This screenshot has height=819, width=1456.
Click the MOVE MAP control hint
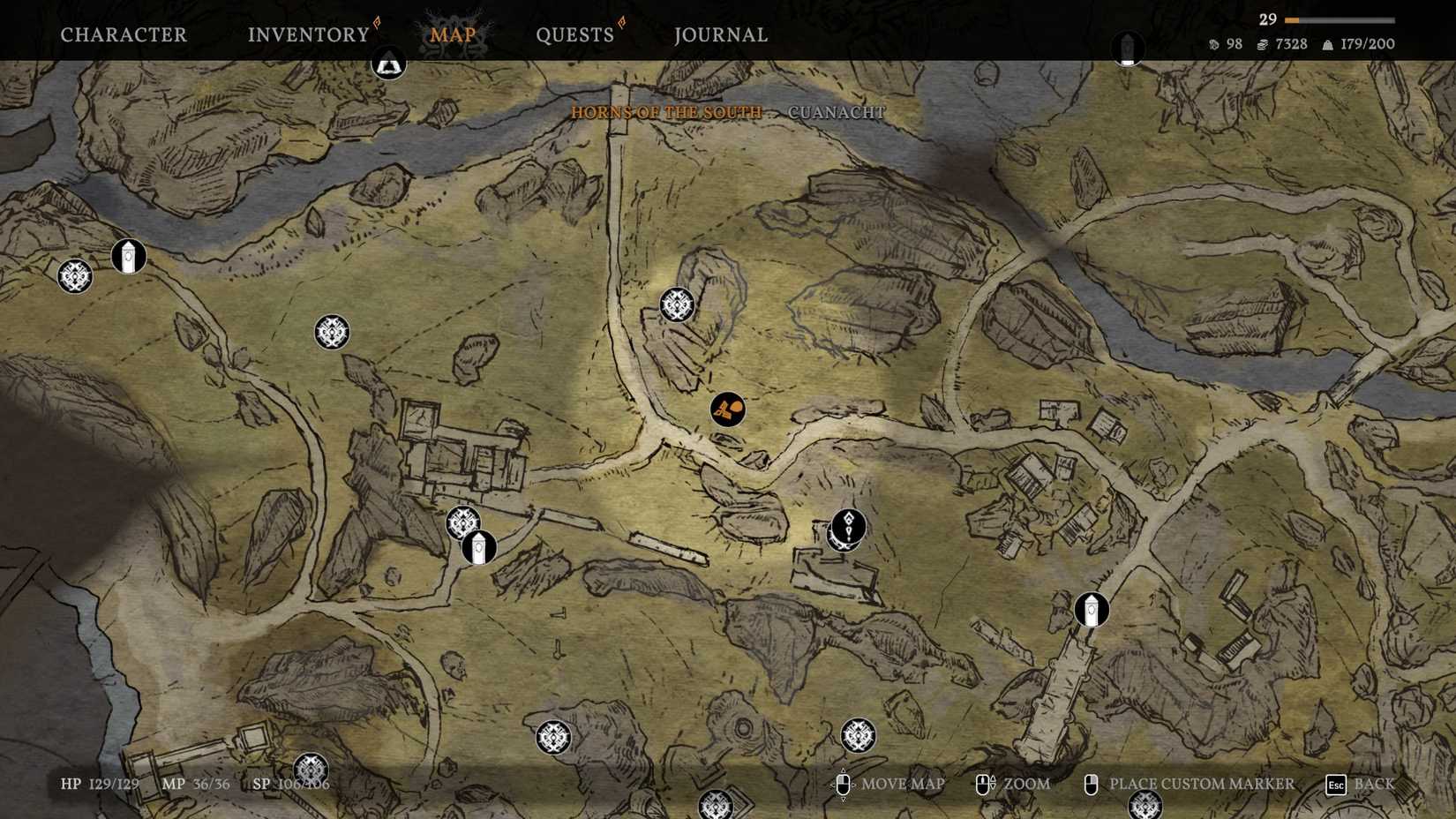[x=904, y=784]
